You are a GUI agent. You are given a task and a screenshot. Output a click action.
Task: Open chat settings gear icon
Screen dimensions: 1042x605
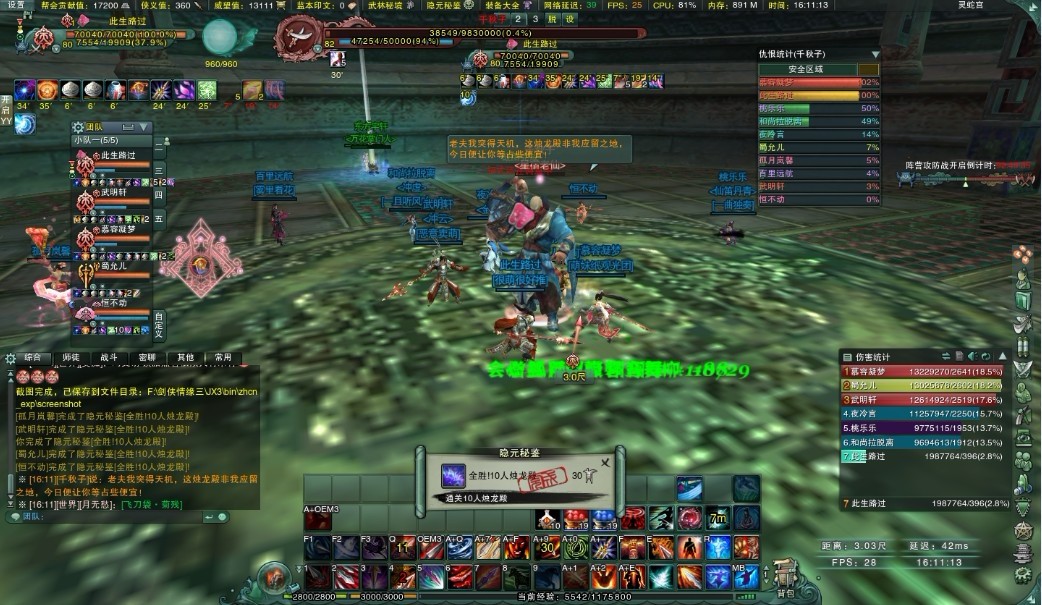9,357
